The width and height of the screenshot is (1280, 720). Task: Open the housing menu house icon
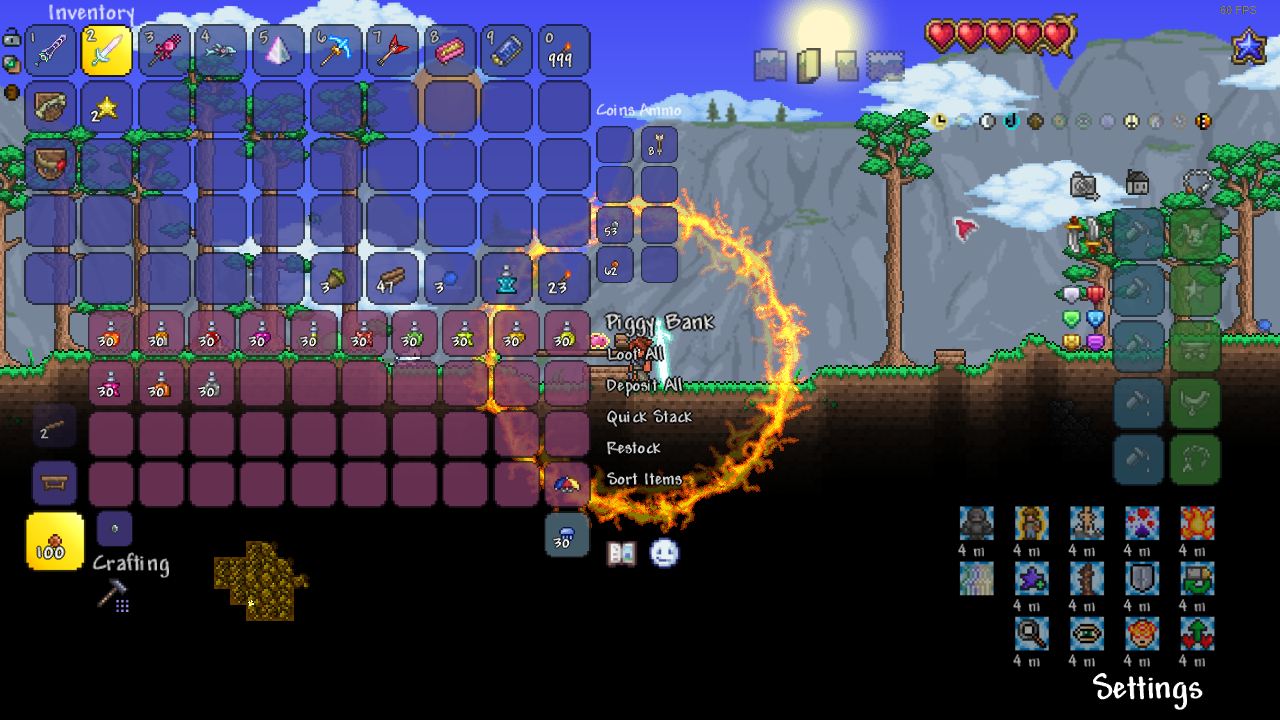tap(1137, 183)
